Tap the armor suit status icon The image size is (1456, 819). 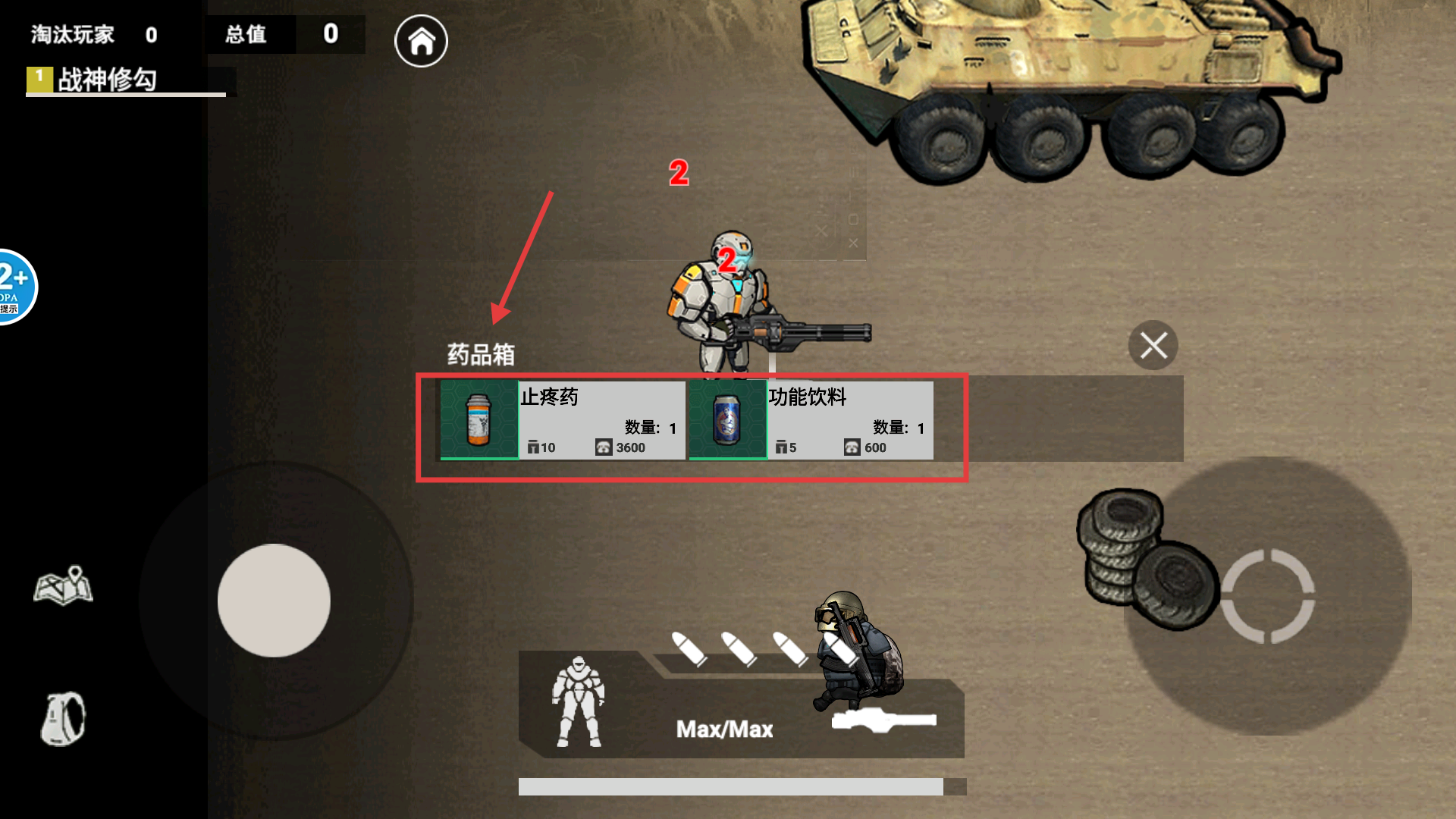[579, 702]
